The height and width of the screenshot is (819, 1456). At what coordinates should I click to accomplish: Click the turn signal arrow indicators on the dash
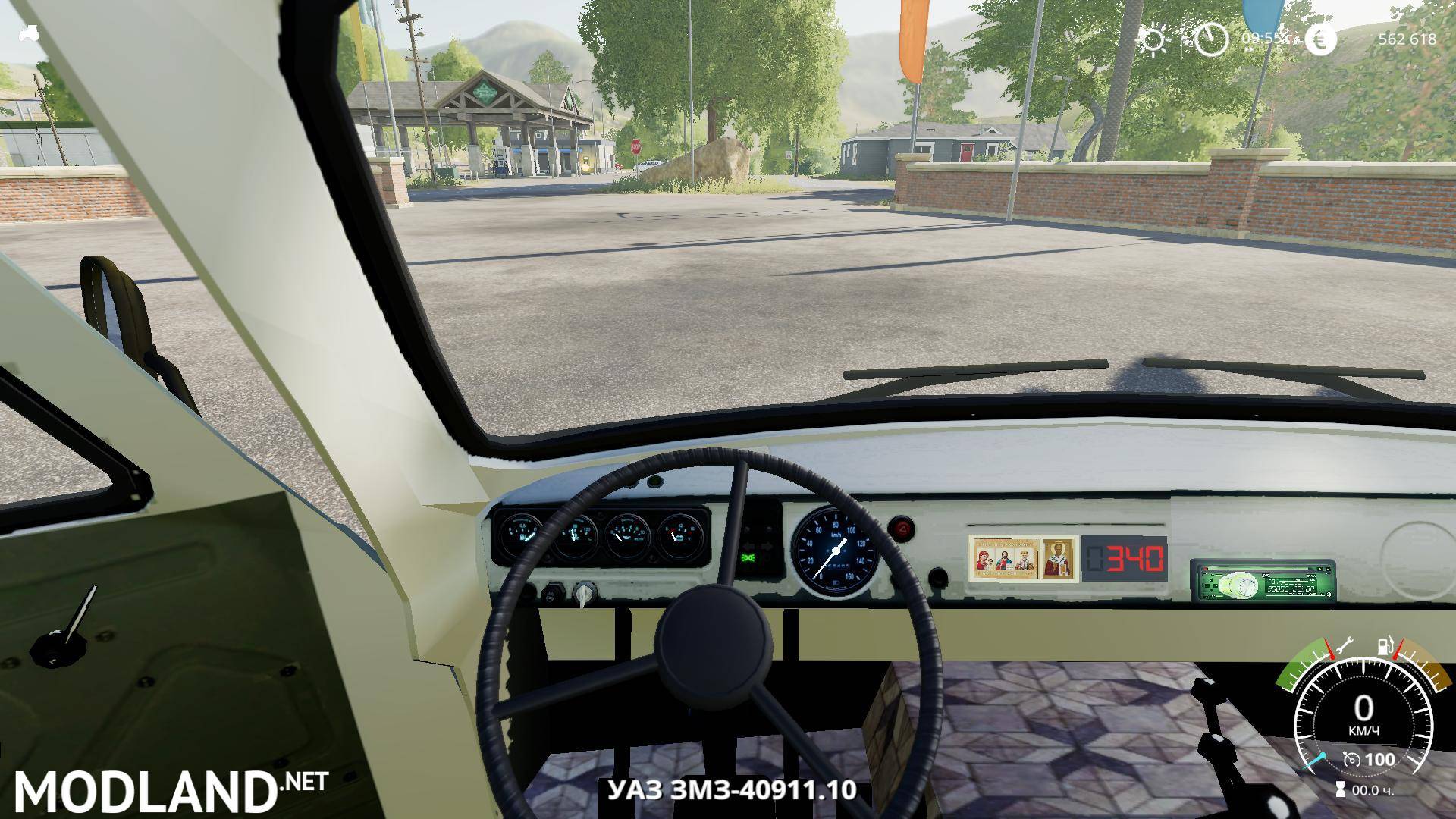pyautogui.click(x=756, y=544)
